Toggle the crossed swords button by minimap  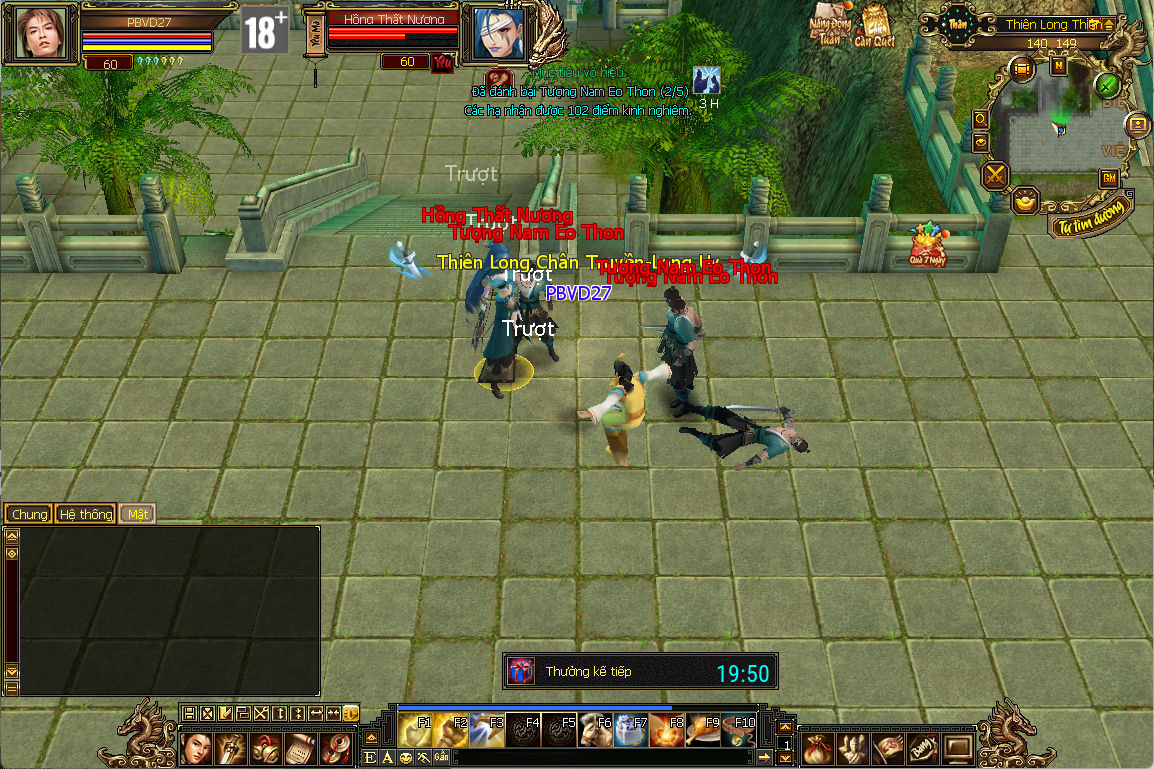coord(996,176)
